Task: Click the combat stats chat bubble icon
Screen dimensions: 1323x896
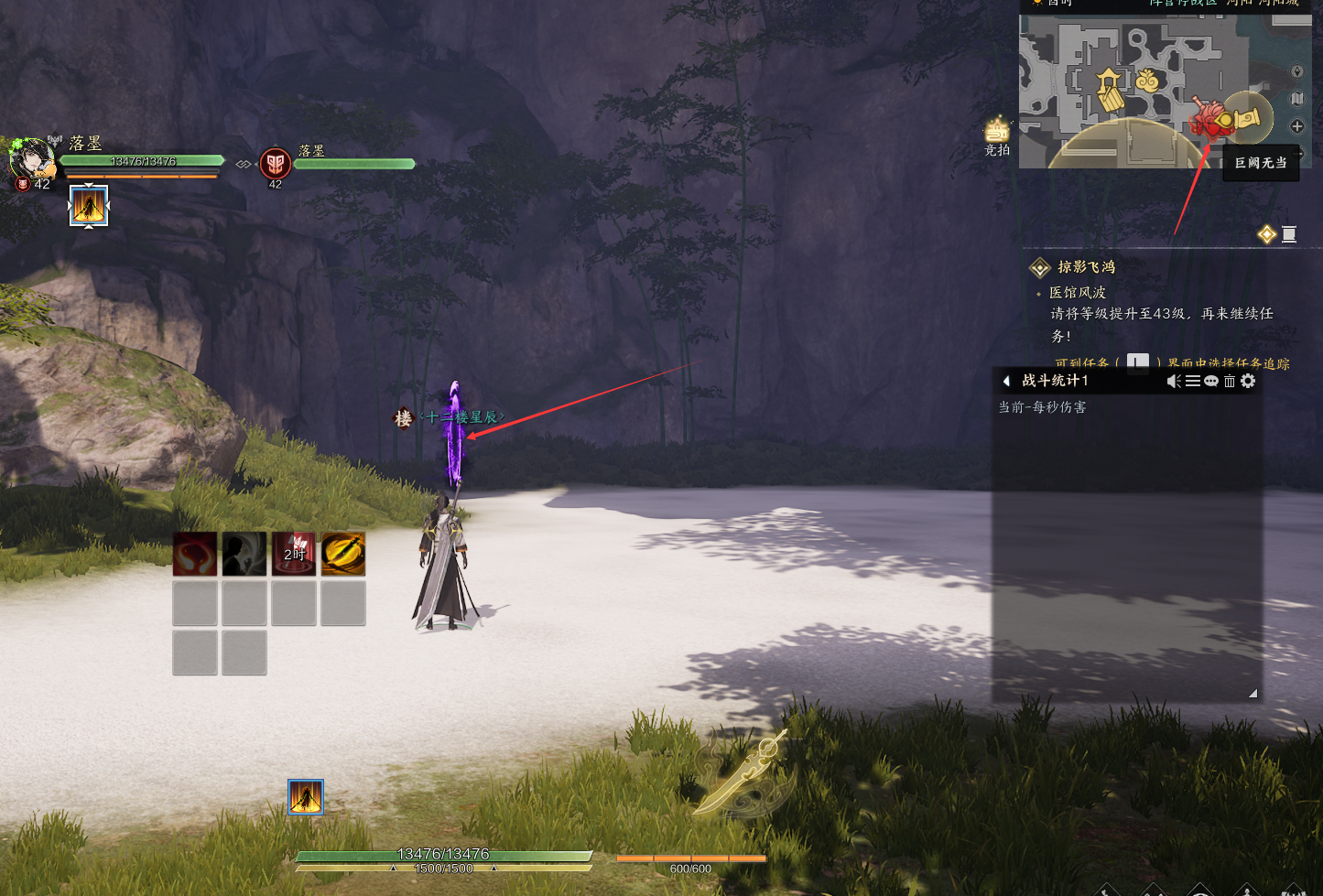Action: pos(1211,381)
